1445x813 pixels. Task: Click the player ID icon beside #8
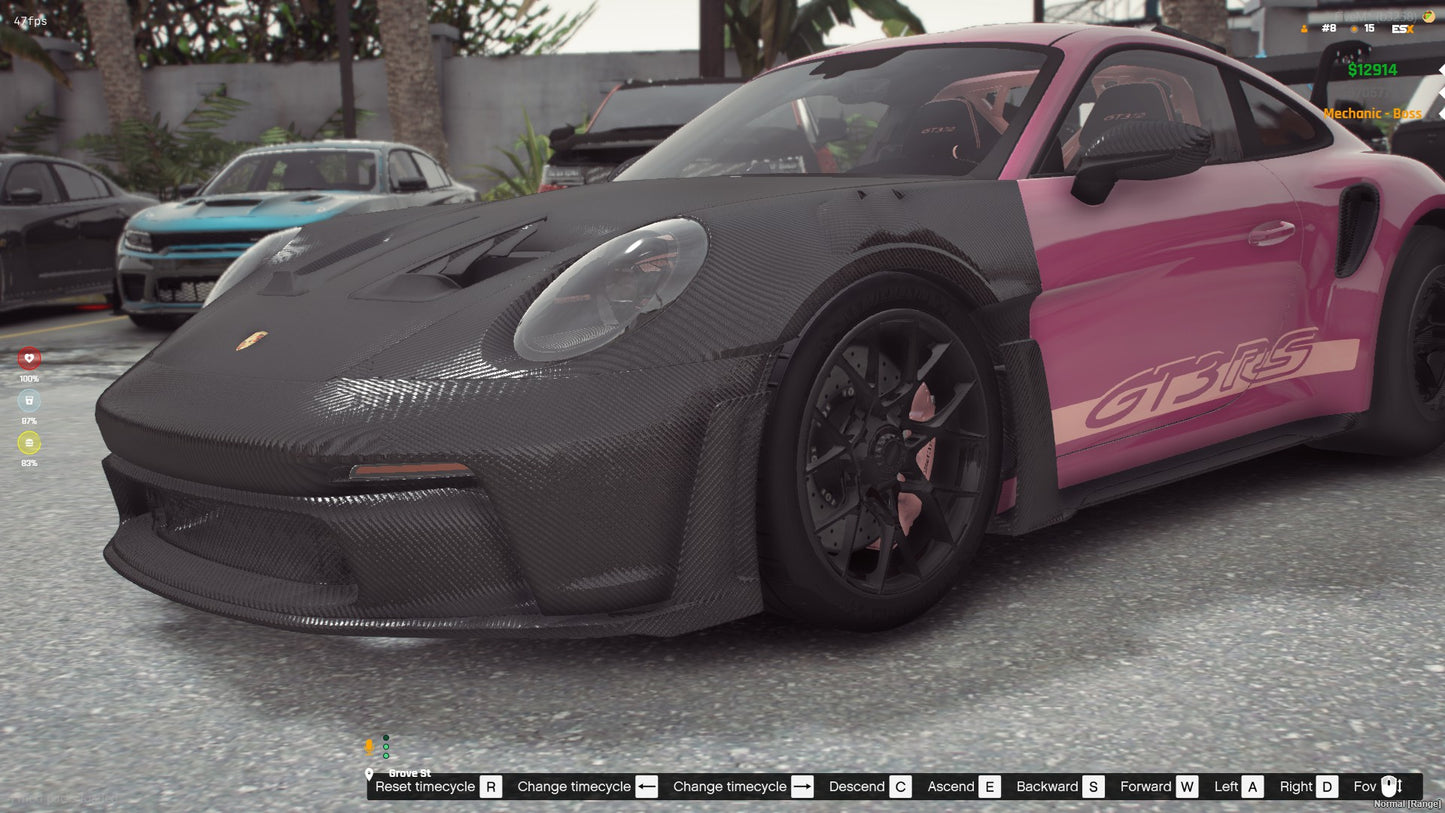pos(1304,29)
